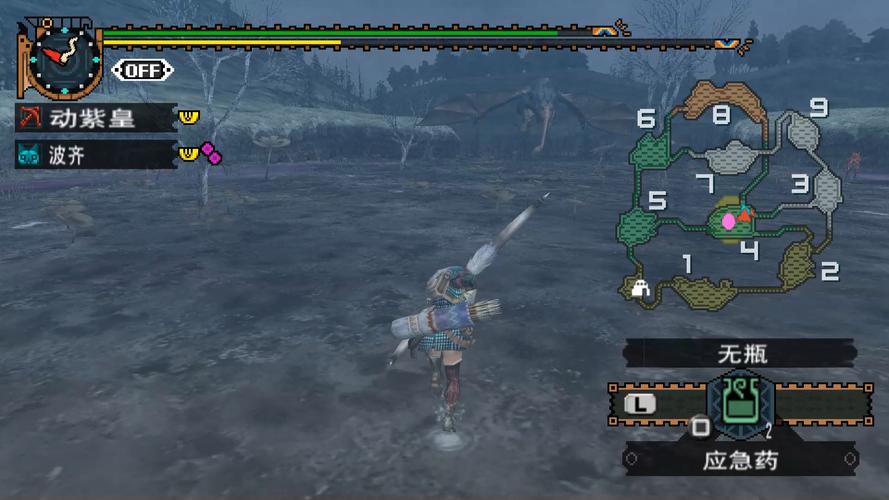This screenshot has width=889, height=500.
Task: Click the quest timer clock icon
Action: (63, 59)
